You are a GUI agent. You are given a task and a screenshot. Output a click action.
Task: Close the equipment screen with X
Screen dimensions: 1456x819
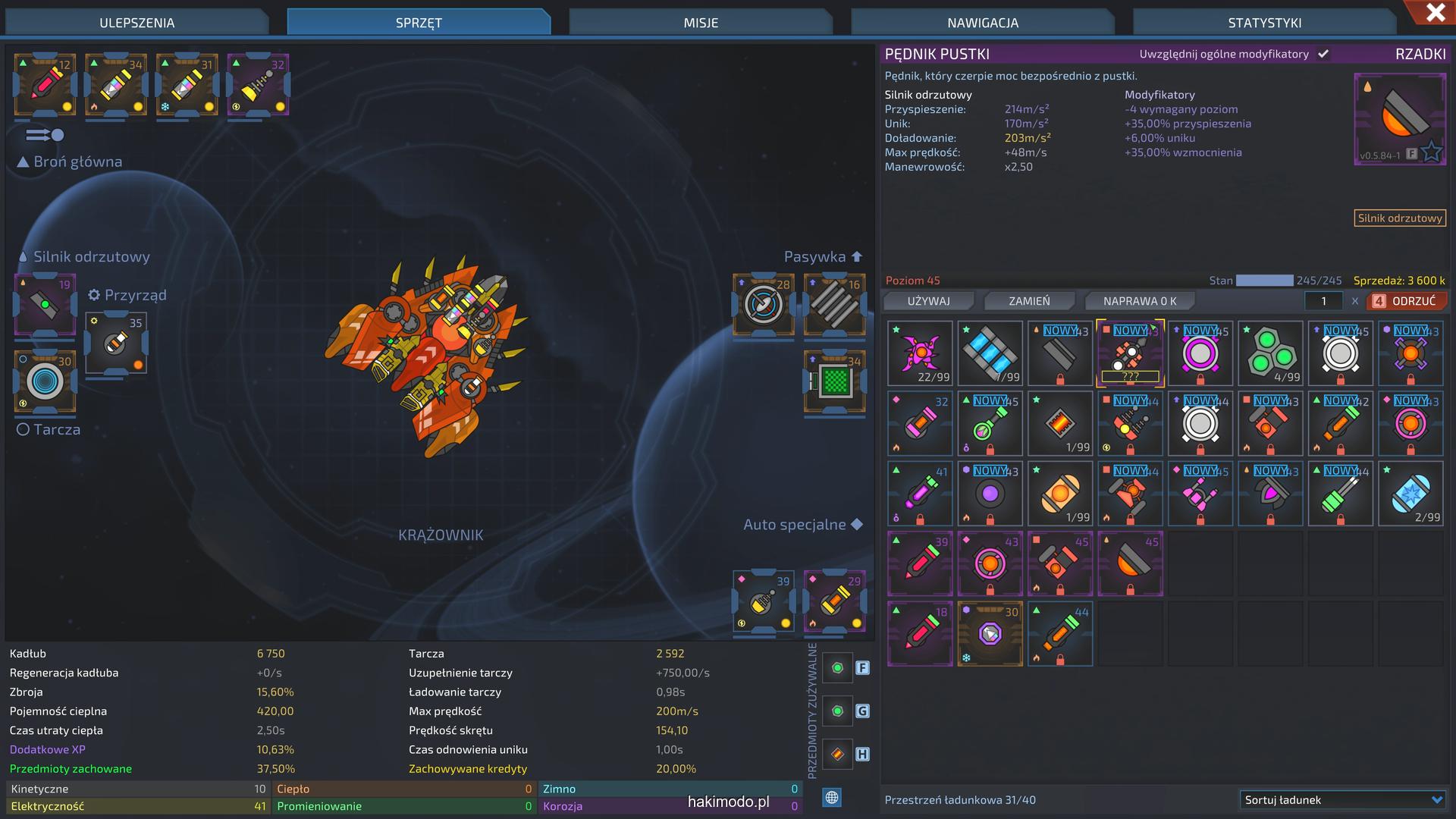[x=1435, y=13]
